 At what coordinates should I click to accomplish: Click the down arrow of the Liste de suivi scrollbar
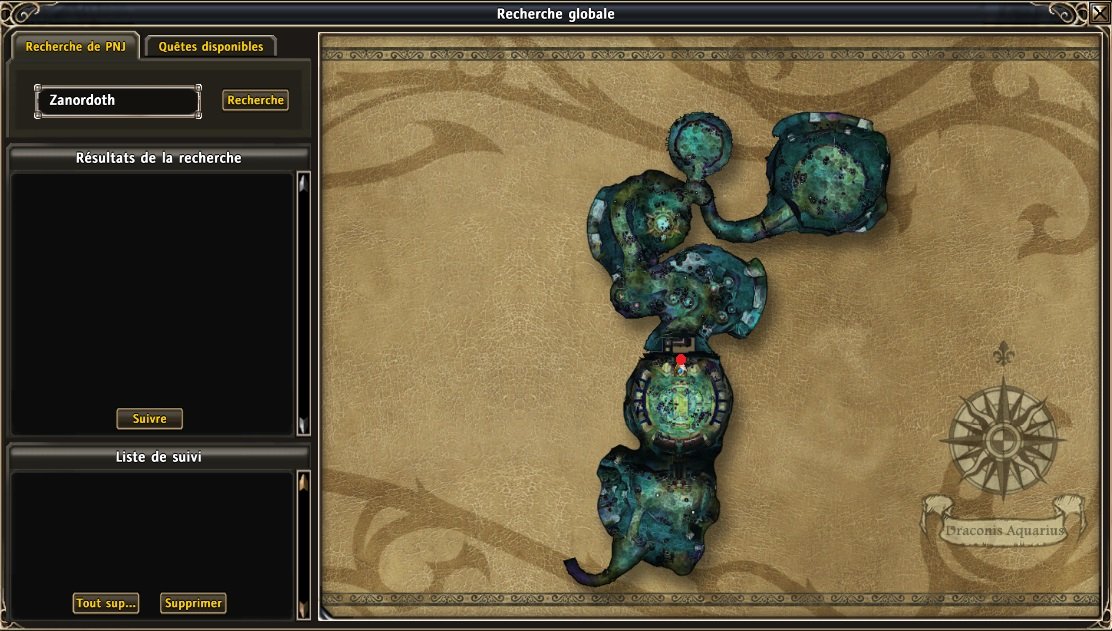click(303, 606)
